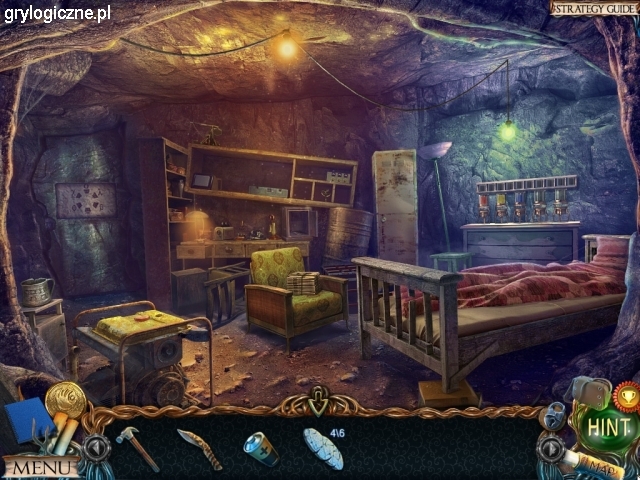Click the gold medallion amulet
The height and width of the screenshot is (480, 640).
point(65,401)
